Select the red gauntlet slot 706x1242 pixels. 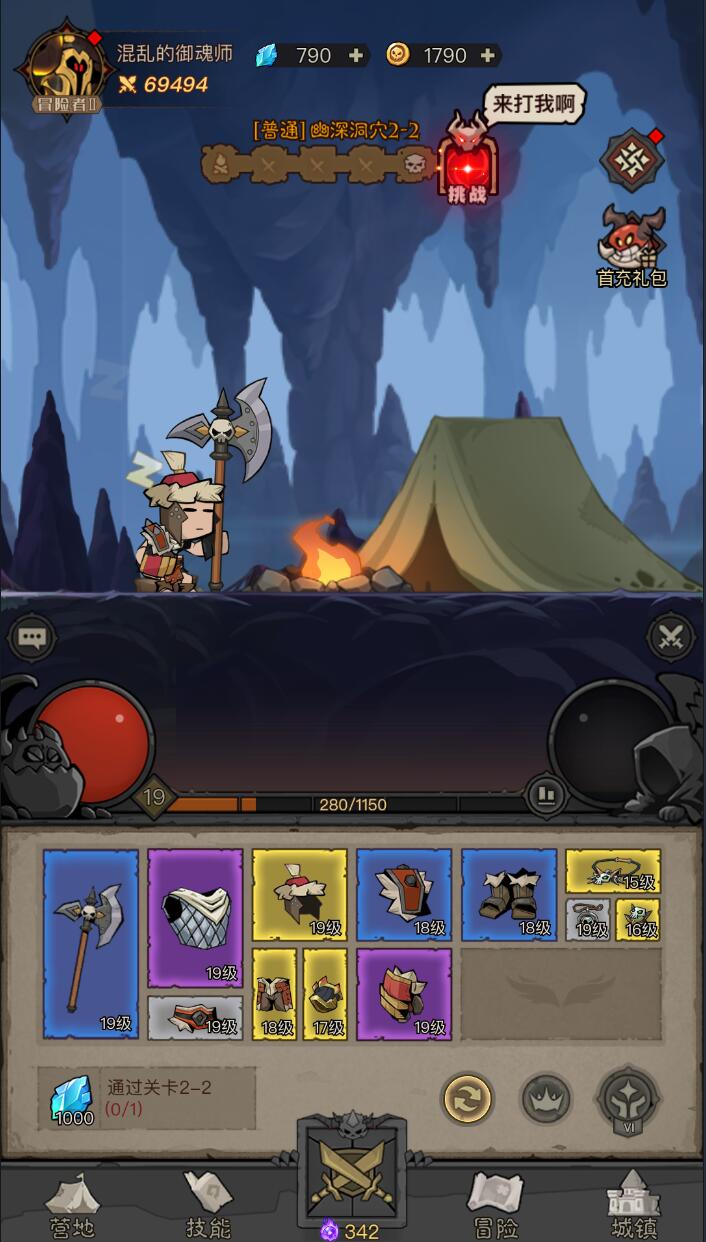[404, 993]
